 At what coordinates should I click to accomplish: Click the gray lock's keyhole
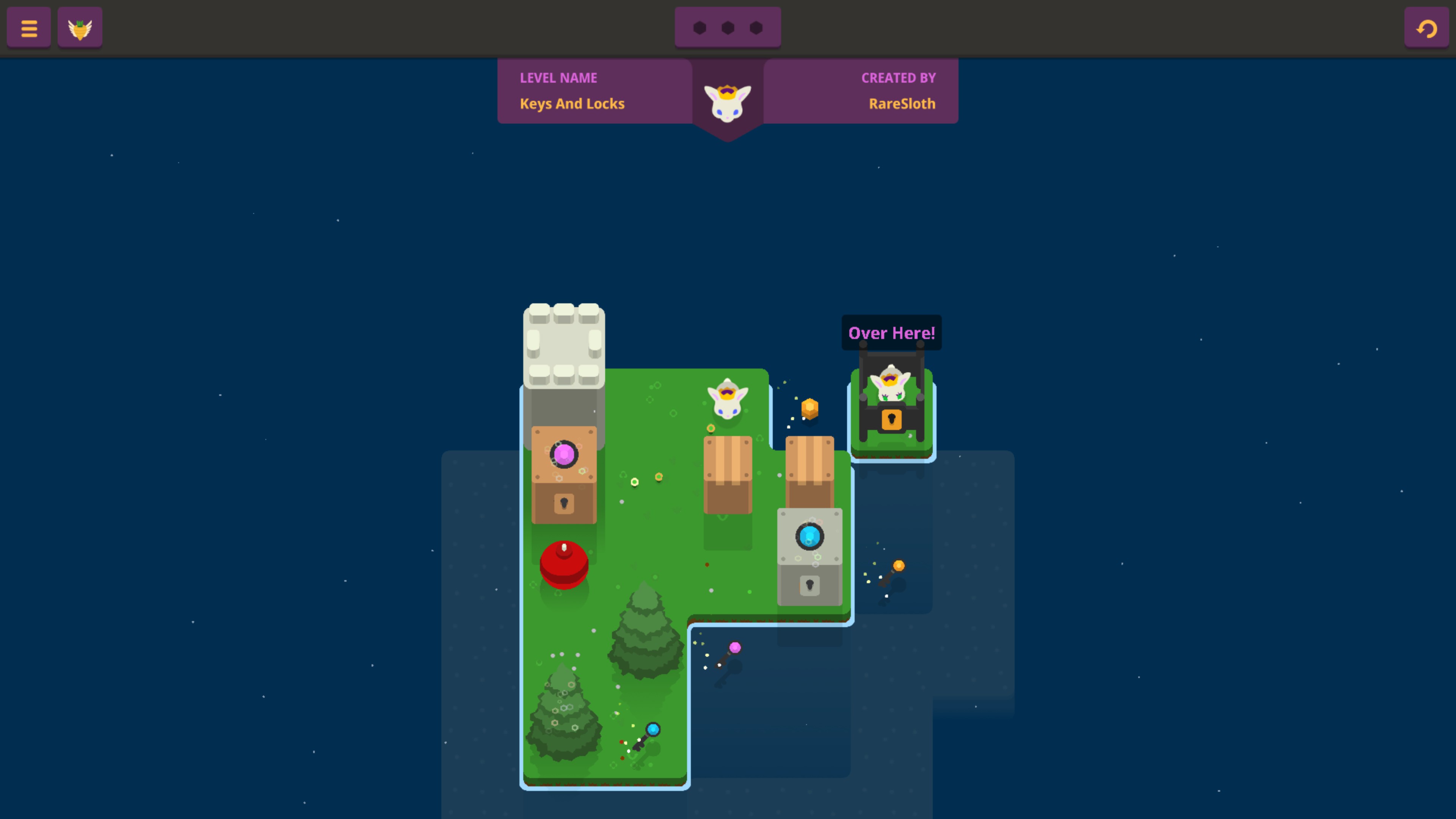click(811, 584)
